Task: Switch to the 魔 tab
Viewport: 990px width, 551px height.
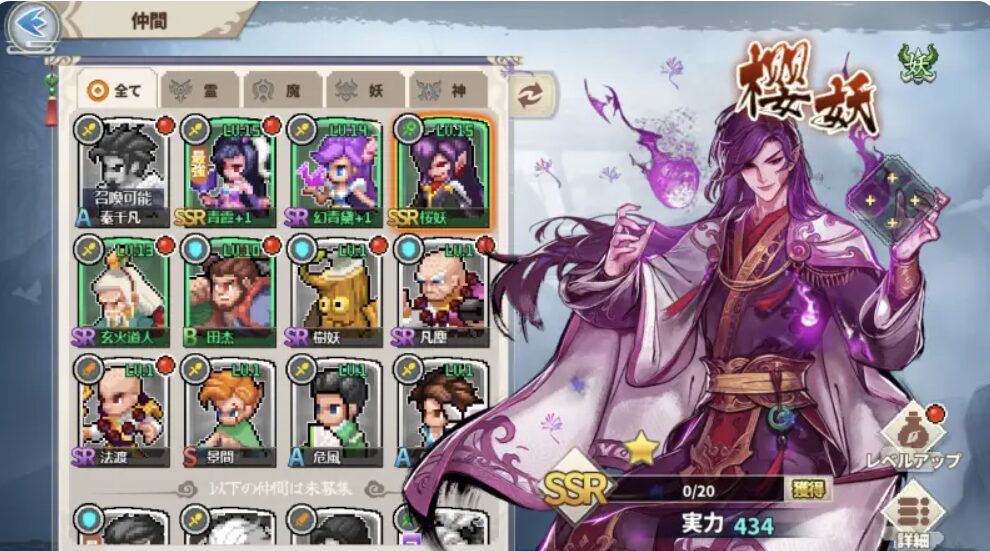Action: [x=282, y=90]
